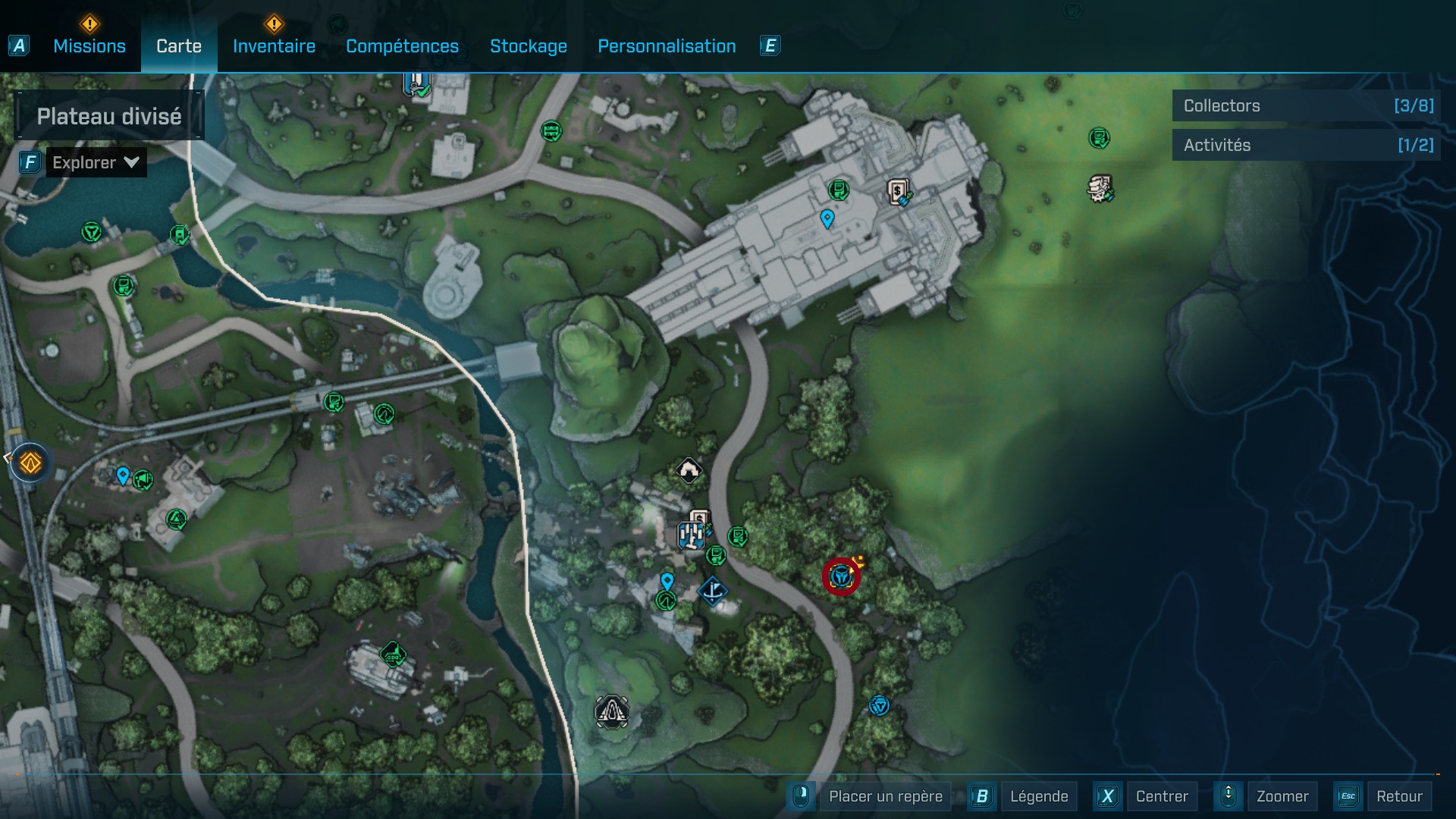1456x819 pixels.
Task: Click Retour to leave the map
Action: 1398,796
